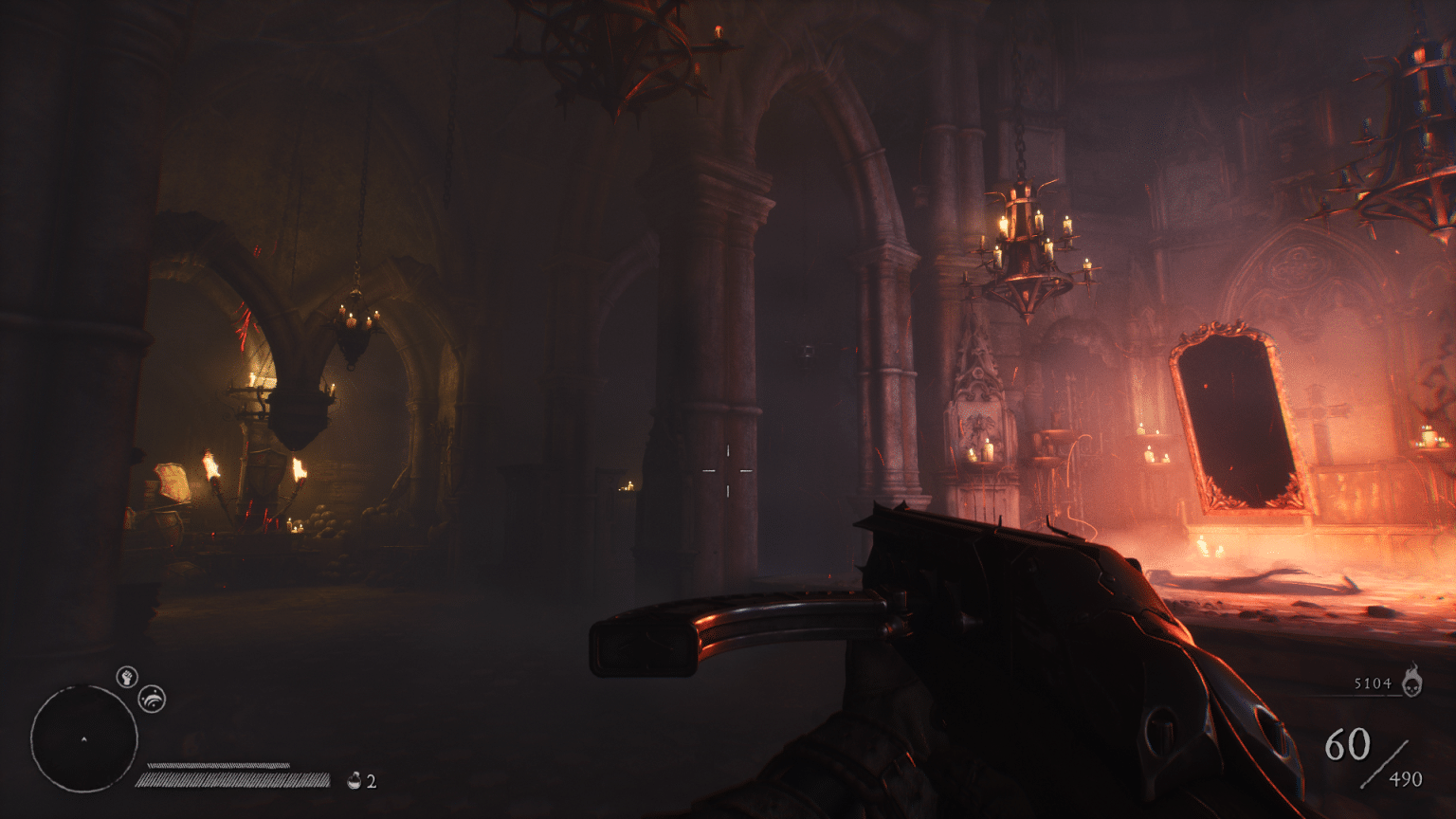Toggle the circular spell icon above the compass
The image size is (1456, 819).
[x=152, y=700]
